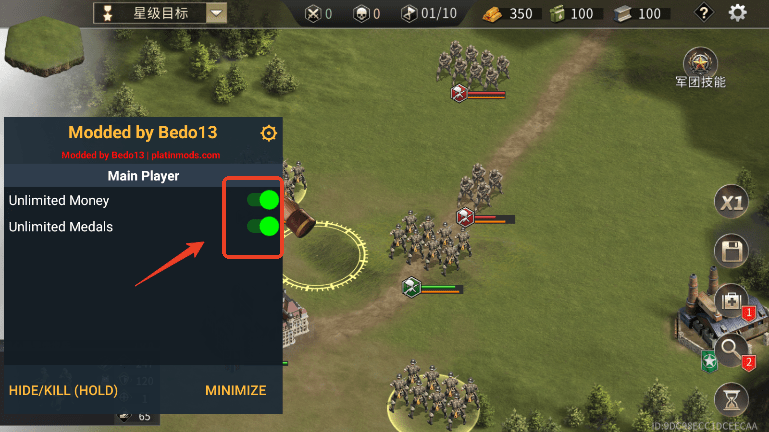769x432 pixels.
Task: Open the 星级目标 dropdown
Action: point(216,13)
